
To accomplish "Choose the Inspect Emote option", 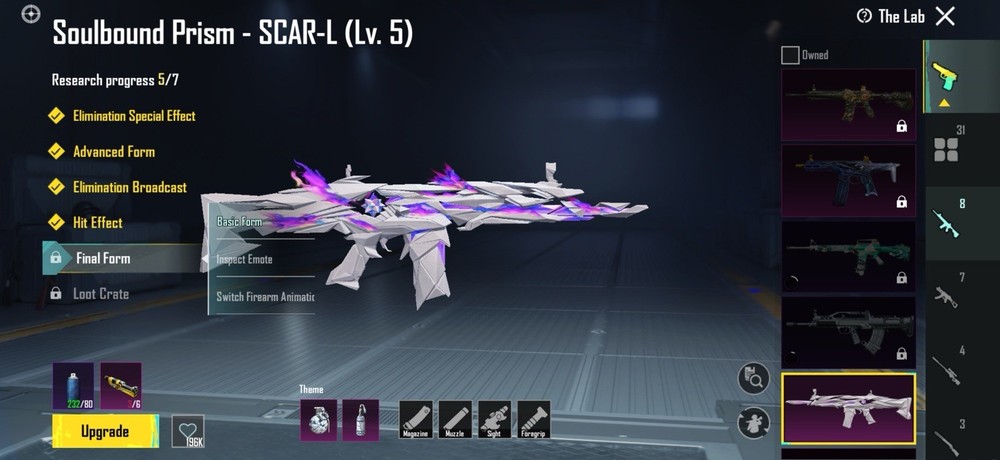I will pyautogui.click(x=245, y=259).
